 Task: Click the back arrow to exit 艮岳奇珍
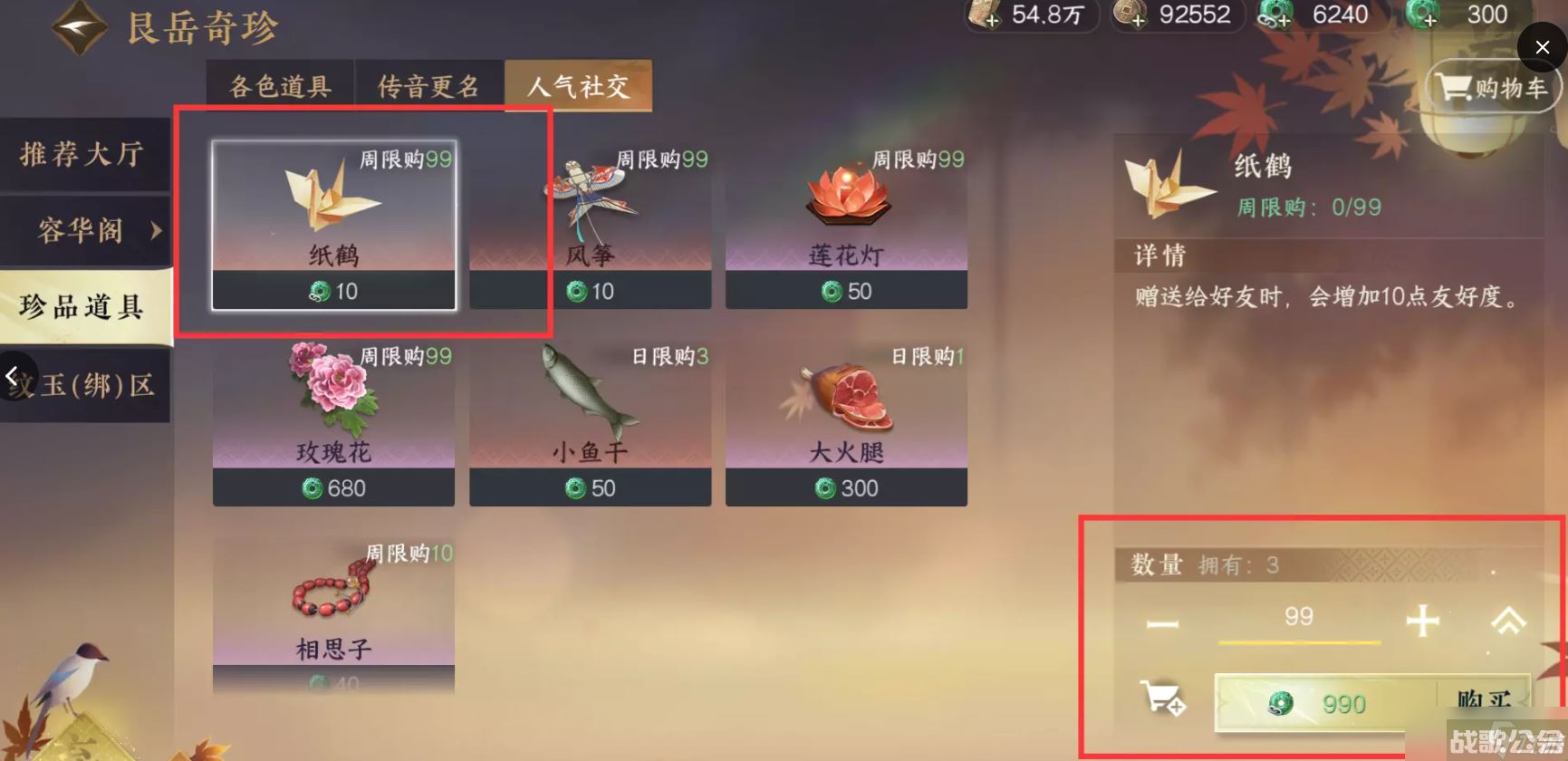click(80, 26)
